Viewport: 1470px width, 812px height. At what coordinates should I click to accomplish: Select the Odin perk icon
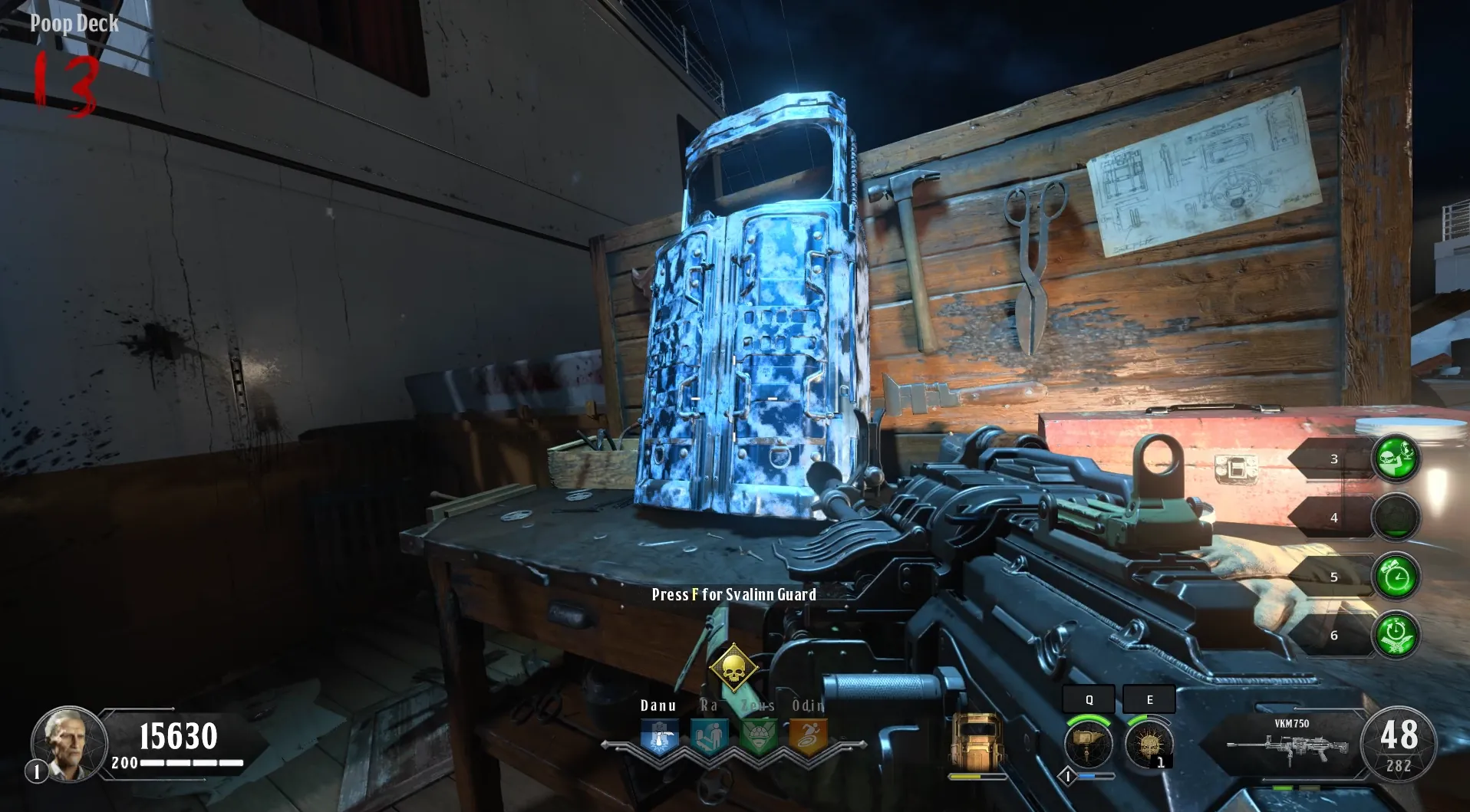[x=807, y=738]
